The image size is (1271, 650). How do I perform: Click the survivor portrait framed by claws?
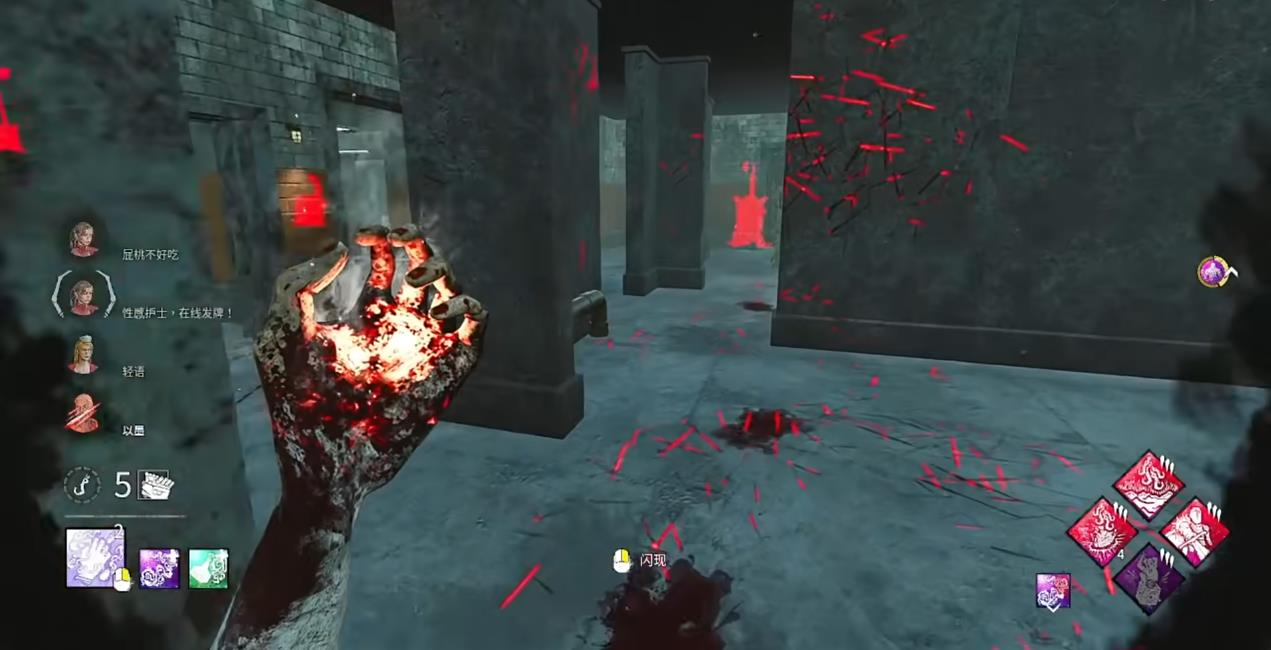83,296
